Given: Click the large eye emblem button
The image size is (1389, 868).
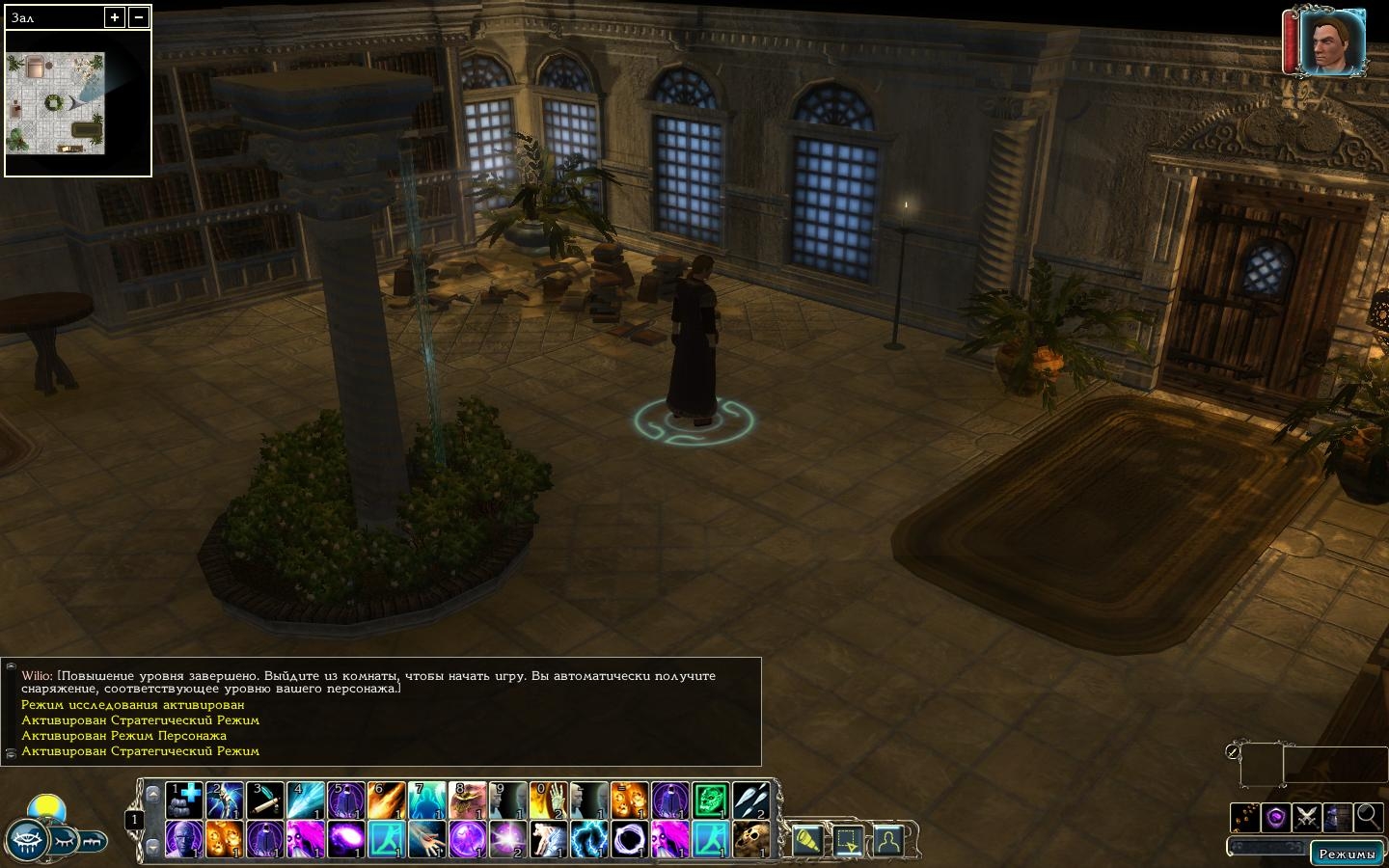Looking at the screenshot, I should [x=28, y=841].
